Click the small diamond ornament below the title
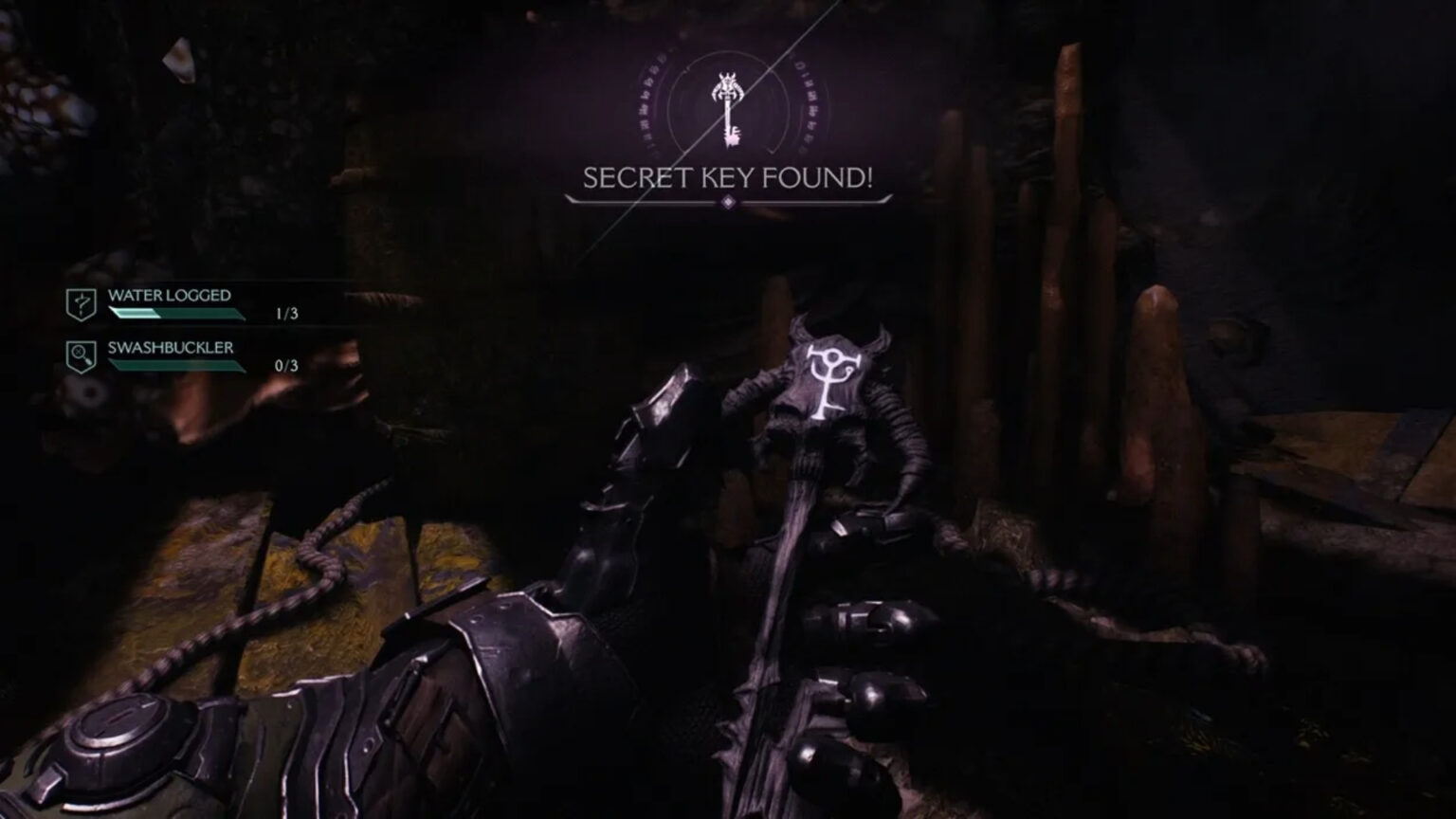1456x819 pixels. [728, 202]
